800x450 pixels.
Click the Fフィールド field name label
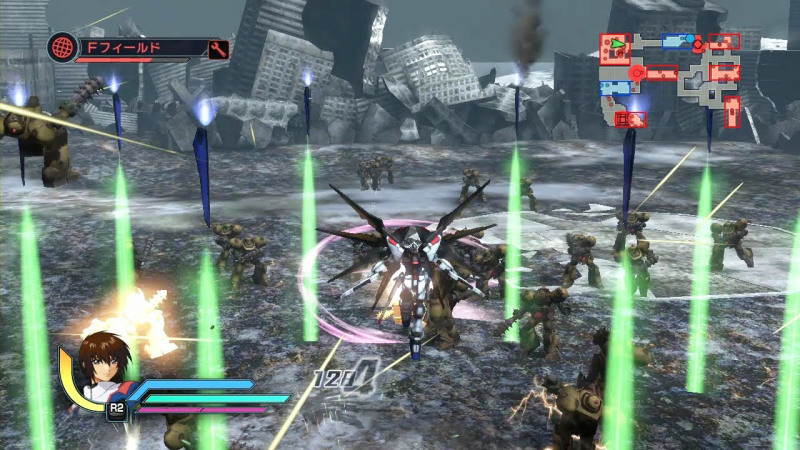[128, 47]
